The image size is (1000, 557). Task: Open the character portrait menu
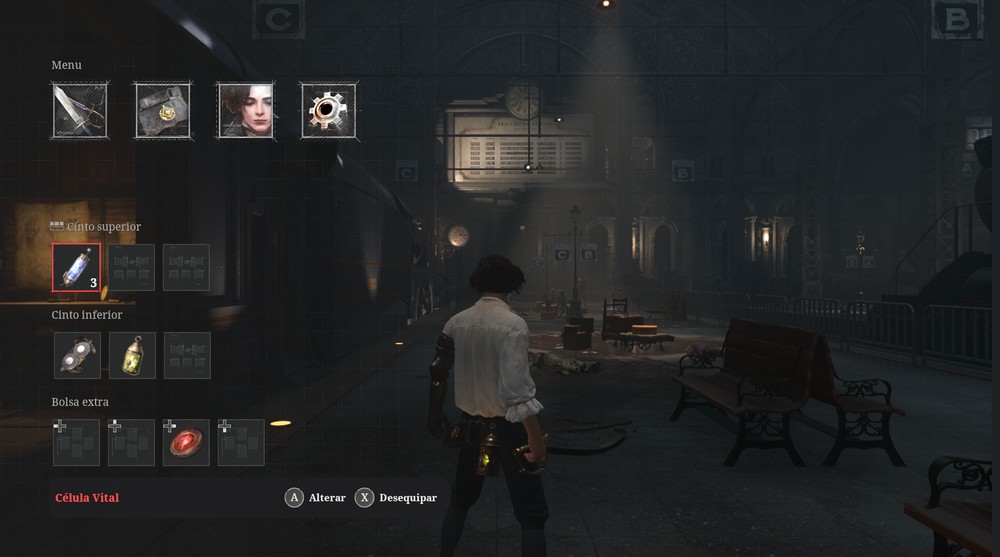245,110
